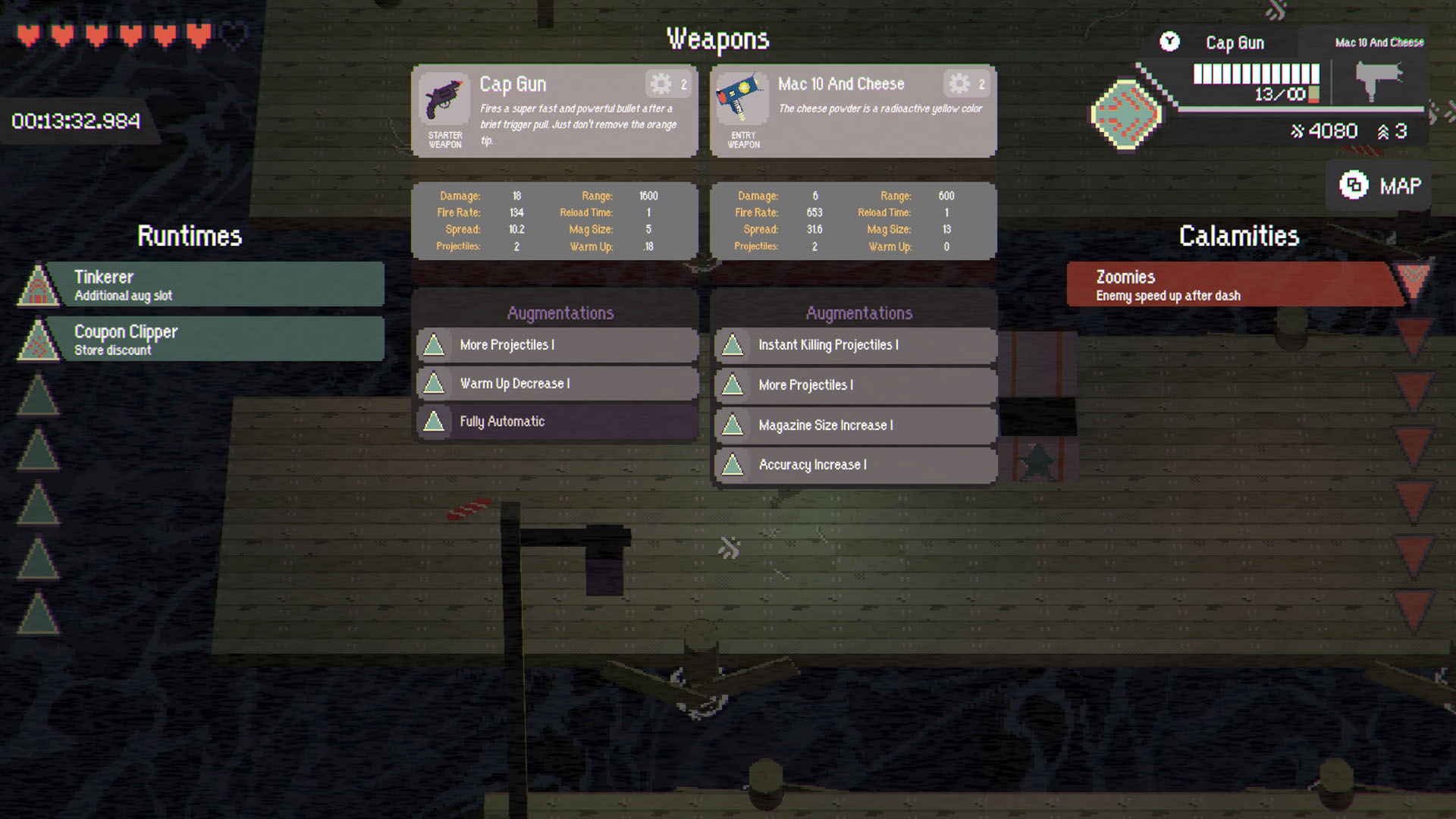This screenshot has width=1456, height=819.
Task: Click the currency icon beside 4080
Action: 1298,130
